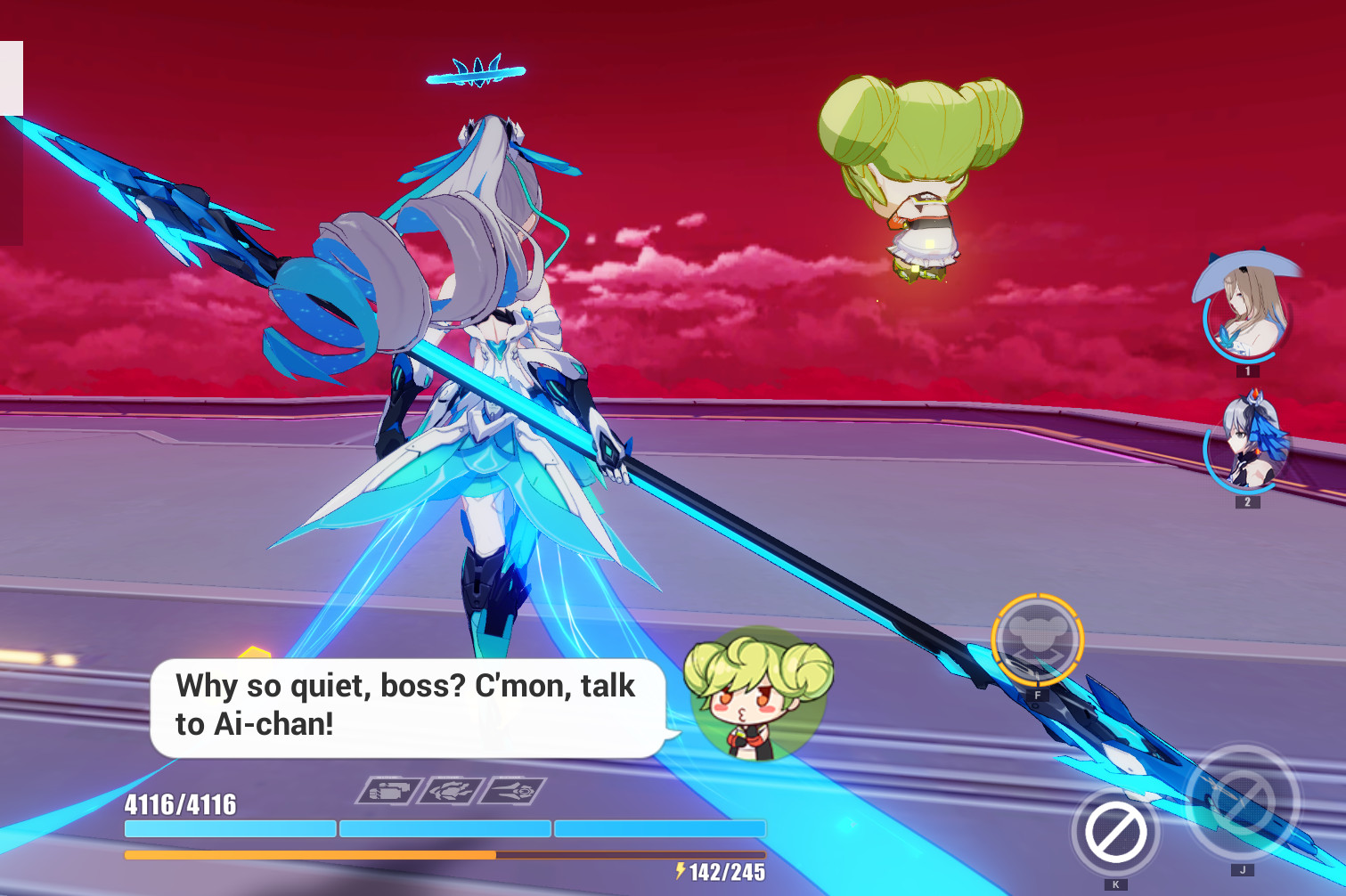Click Ai-chan's round avatar portrait

pyautogui.click(x=758, y=695)
